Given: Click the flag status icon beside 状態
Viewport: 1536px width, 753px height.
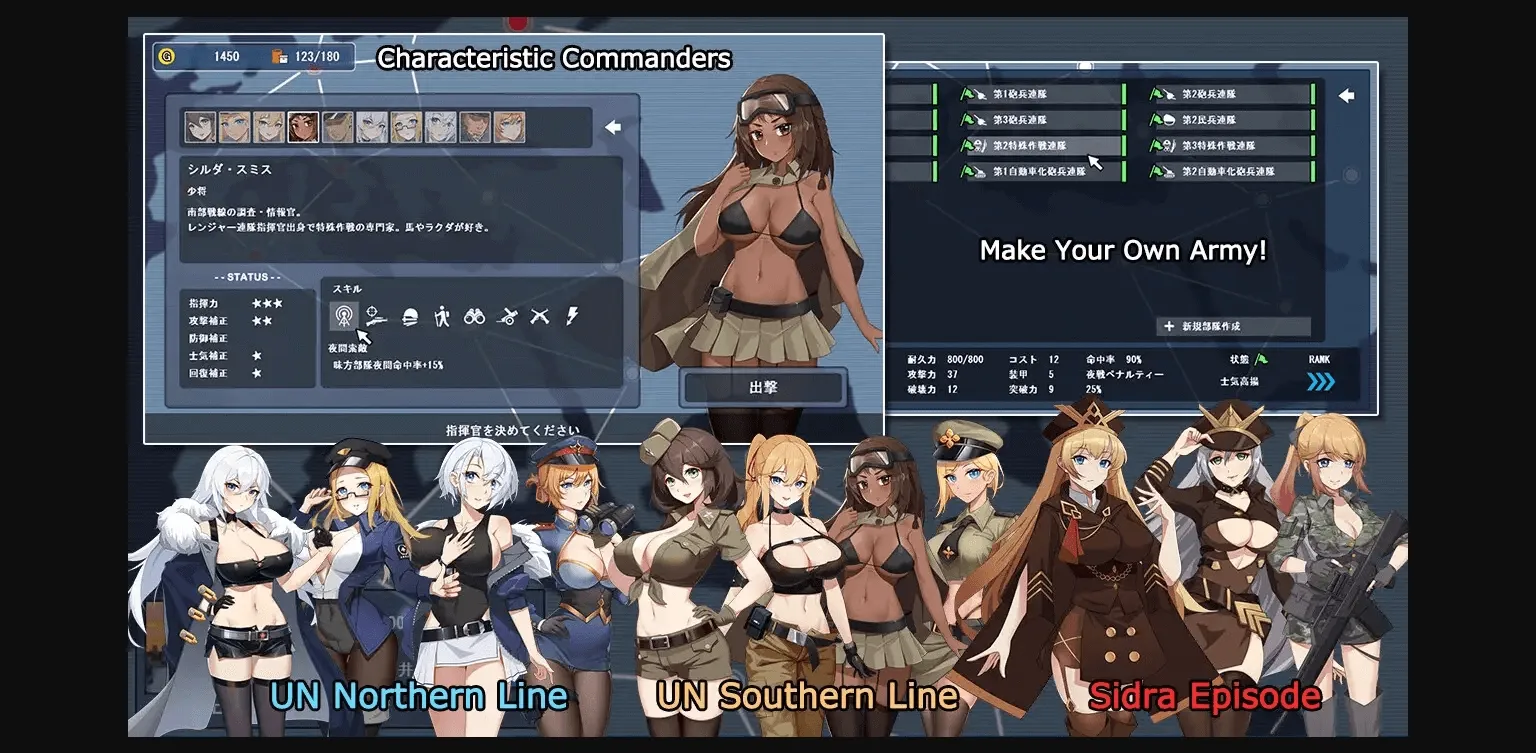Looking at the screenshot, I should tap(1261, 360).
